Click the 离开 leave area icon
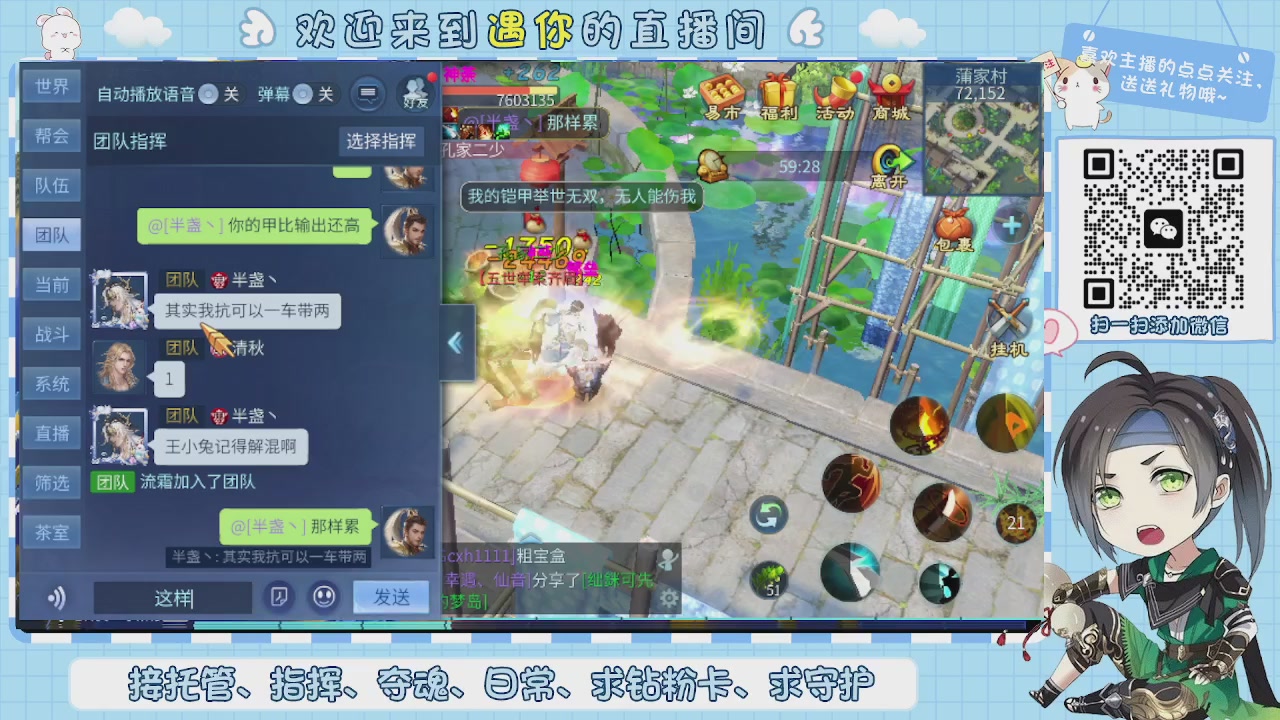 pos(890,160)
